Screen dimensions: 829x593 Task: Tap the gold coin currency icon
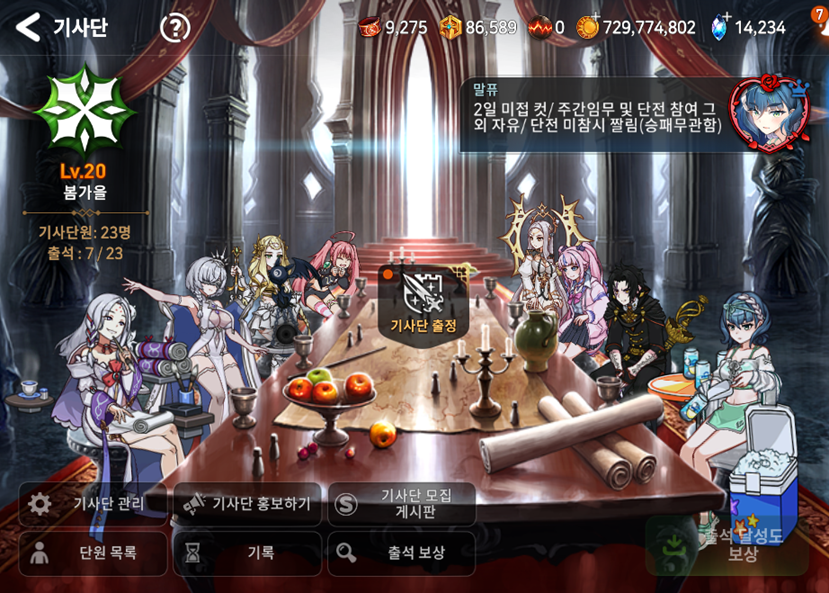click(x=588, y=27)
